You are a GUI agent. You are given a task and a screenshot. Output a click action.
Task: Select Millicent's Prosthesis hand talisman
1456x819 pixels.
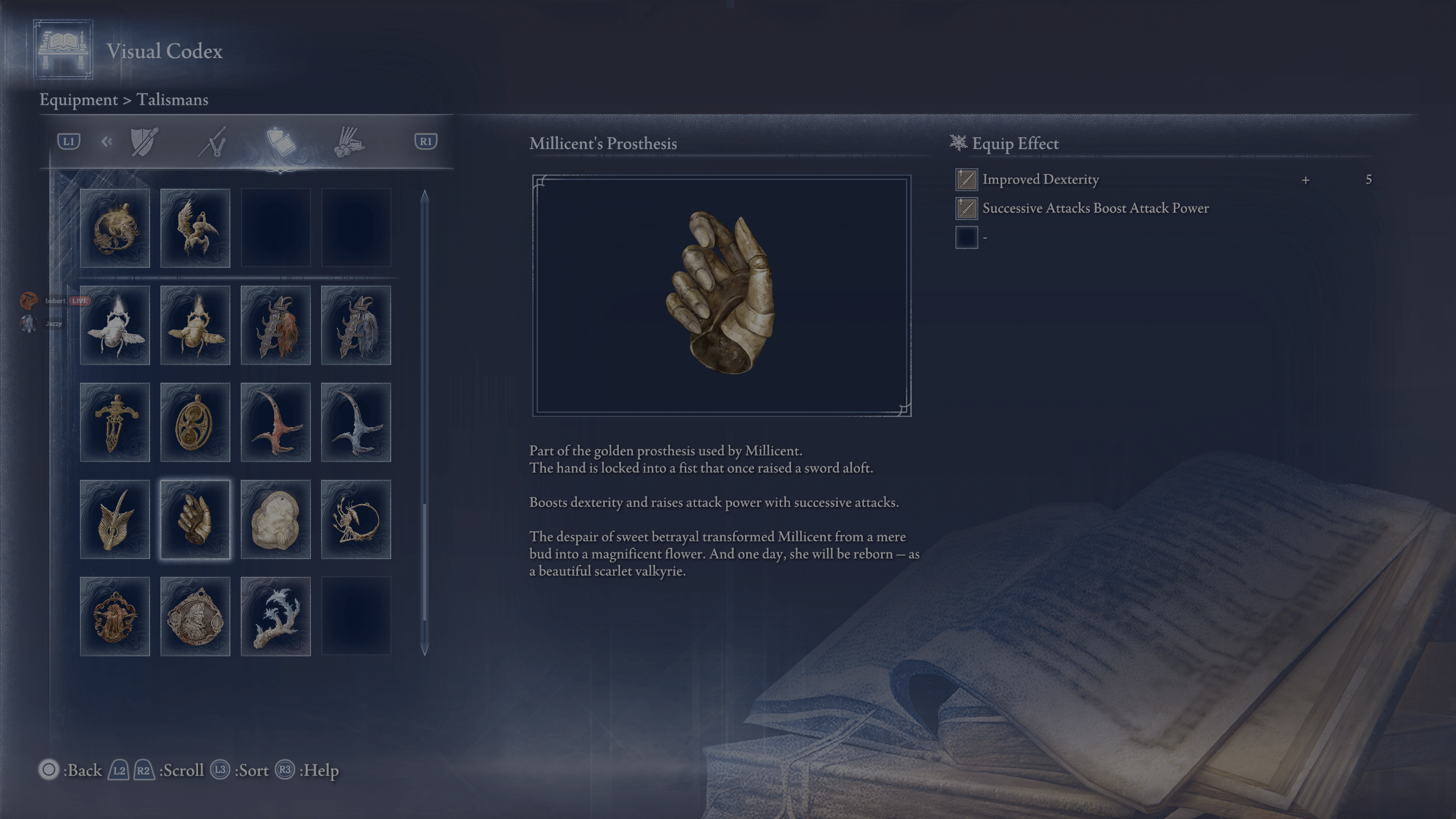(195, 519)
